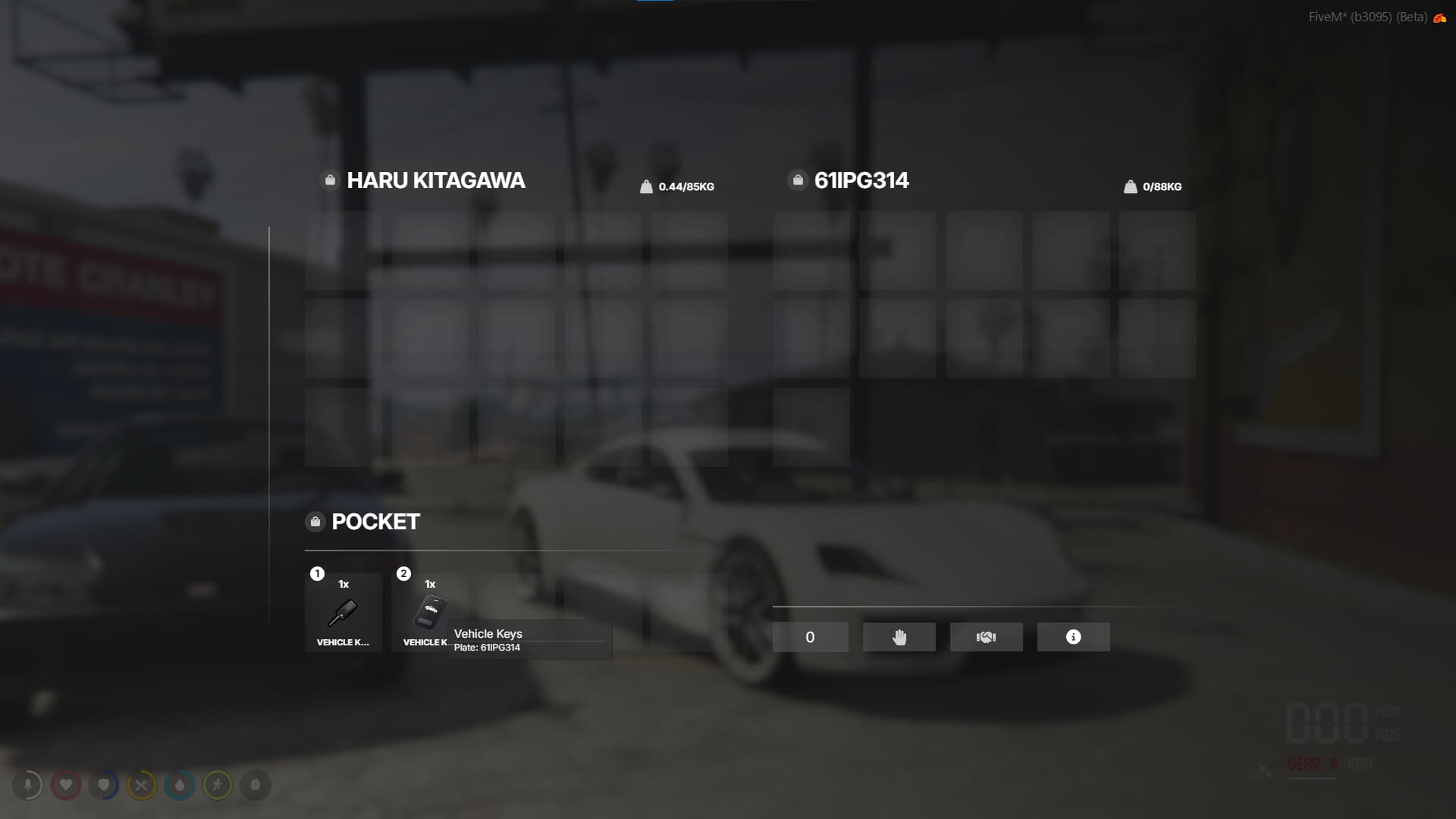Open the info button next to handshake icon

[1073, 637]
